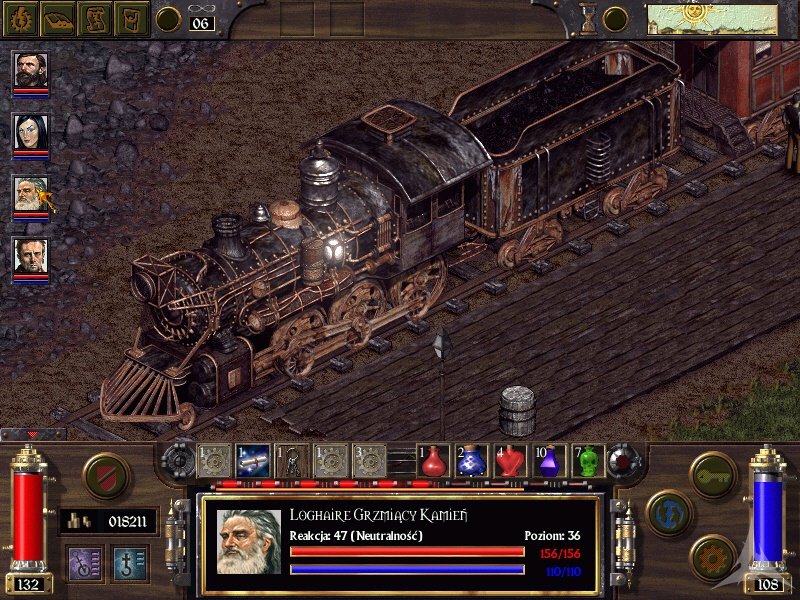Toggle combat mode with the shield button

(x=106, y=475)
